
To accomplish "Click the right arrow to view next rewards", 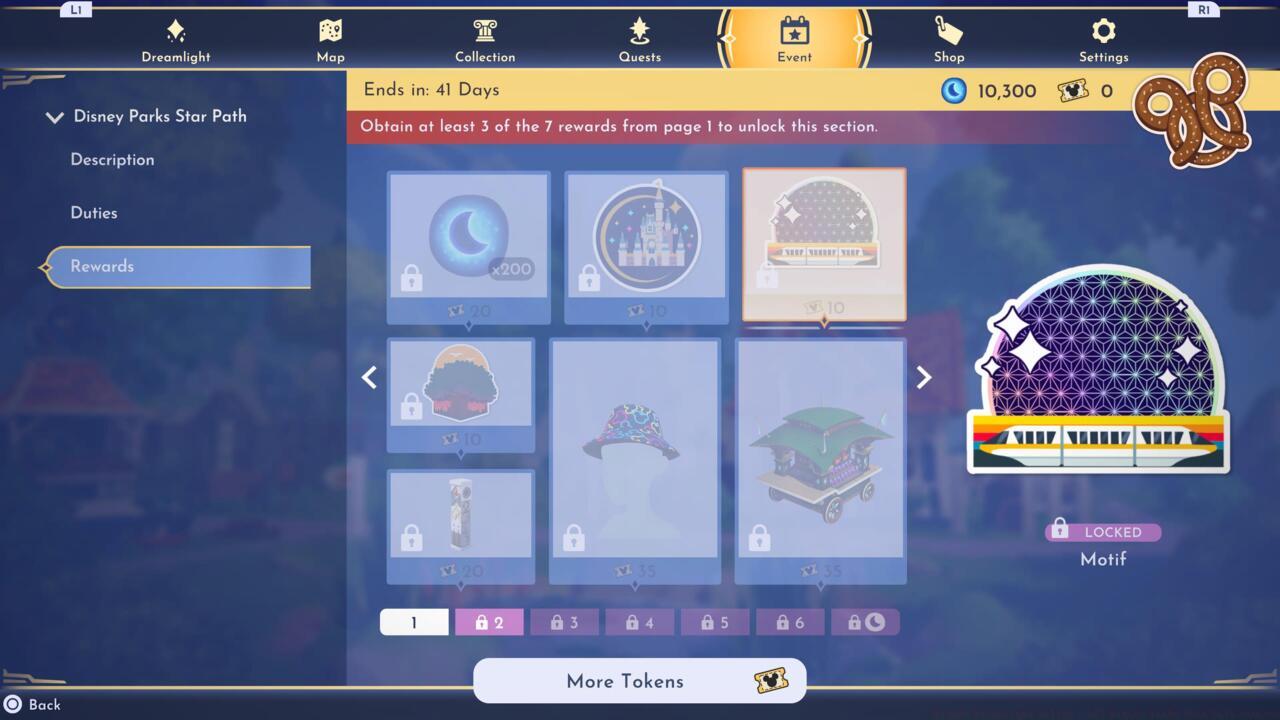I will tap(923, 377).
